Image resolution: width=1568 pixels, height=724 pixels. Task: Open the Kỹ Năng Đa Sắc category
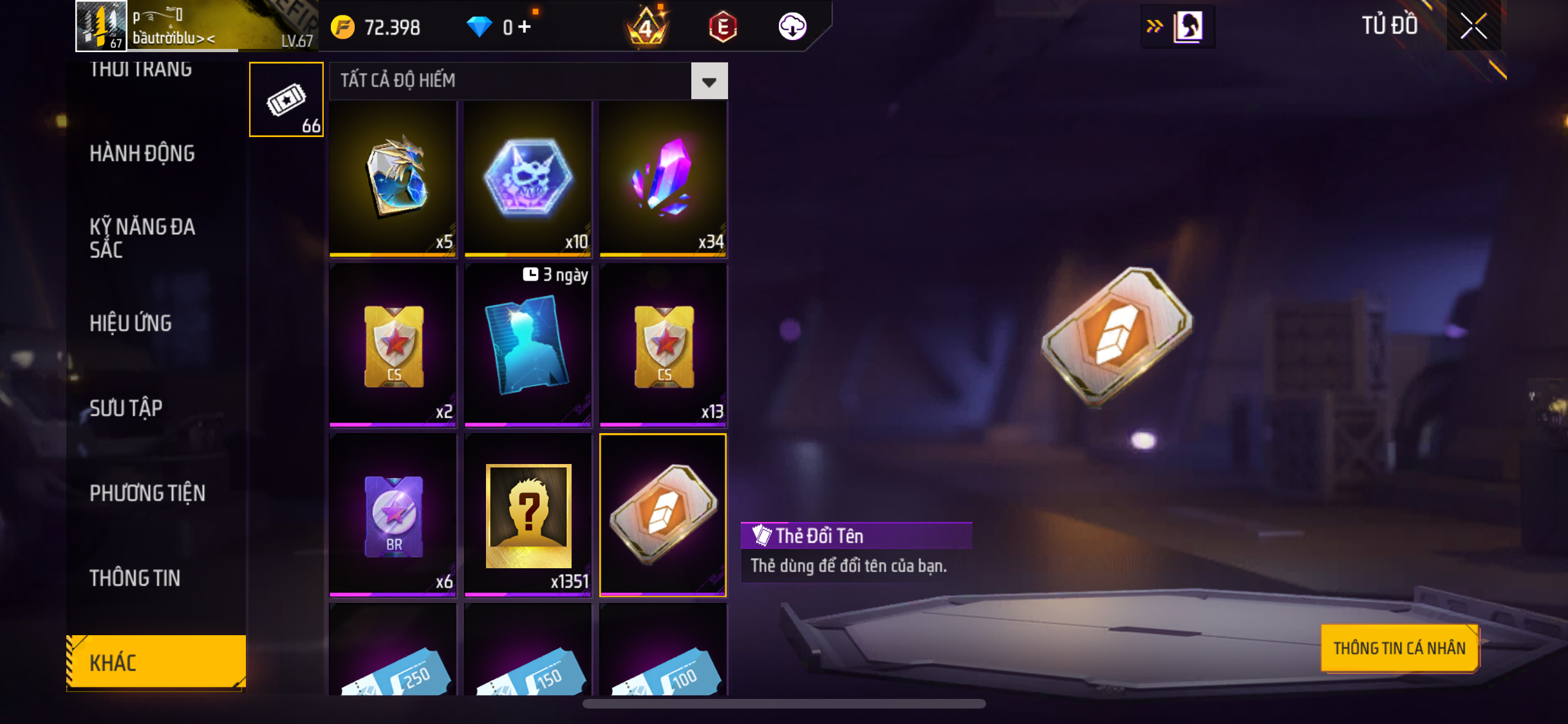pyautogui.click(x=142, y=237)
